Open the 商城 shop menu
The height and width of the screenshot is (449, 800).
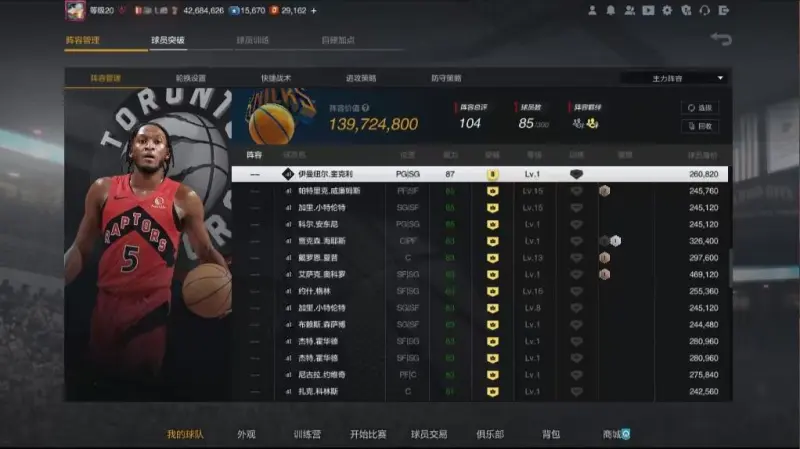tap(613, 435)
